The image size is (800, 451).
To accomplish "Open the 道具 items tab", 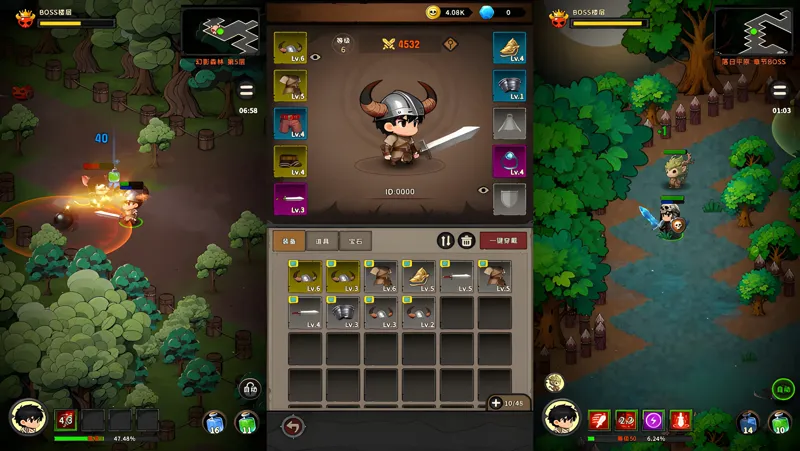I will (x=322, y=240).
